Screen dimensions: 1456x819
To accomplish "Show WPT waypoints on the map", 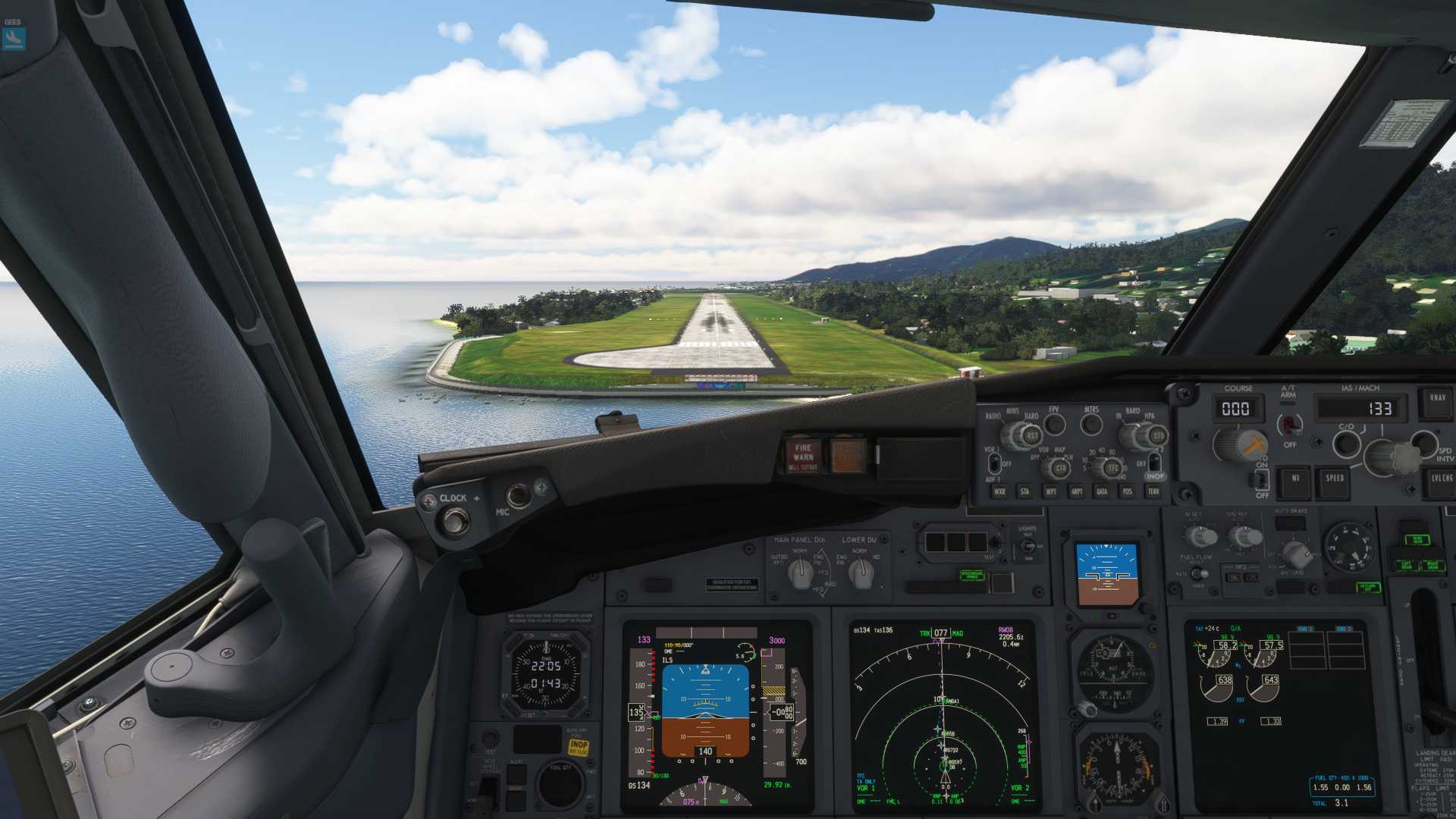I will [1050, 491].
